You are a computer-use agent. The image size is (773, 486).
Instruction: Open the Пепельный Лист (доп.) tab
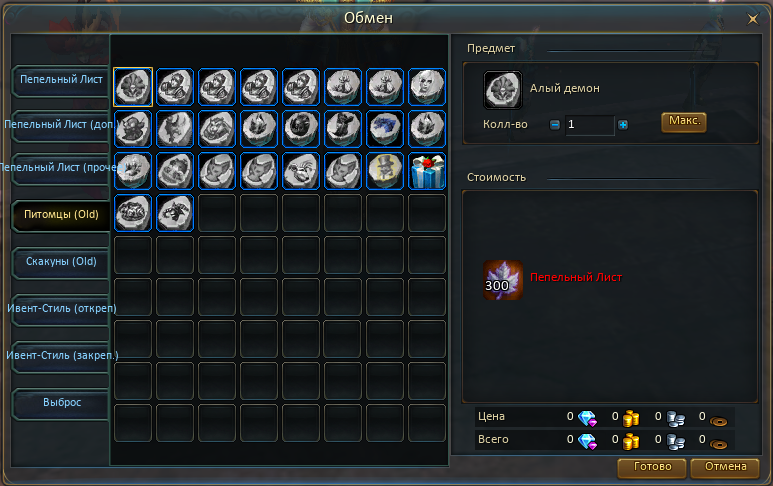coord(58,124)
